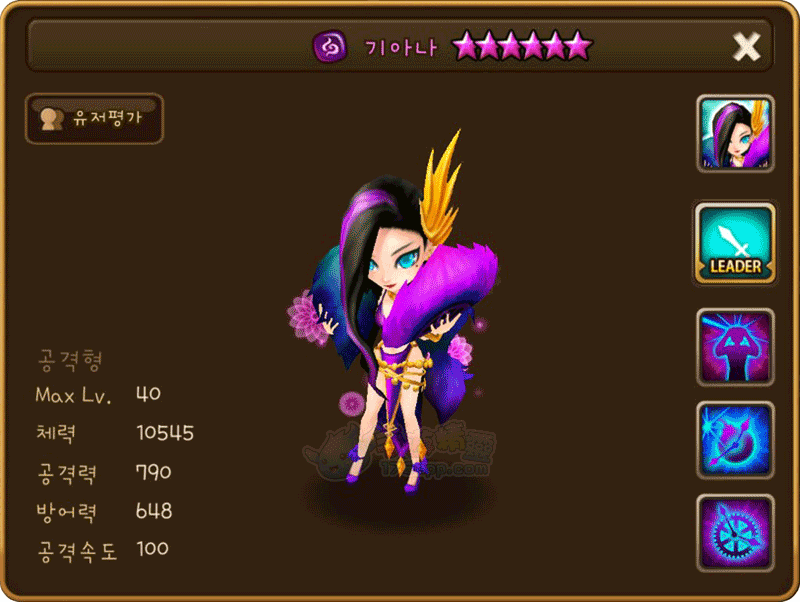View the Leader skill icon
This screenshot has height=602, width=800.
point(735,243)
